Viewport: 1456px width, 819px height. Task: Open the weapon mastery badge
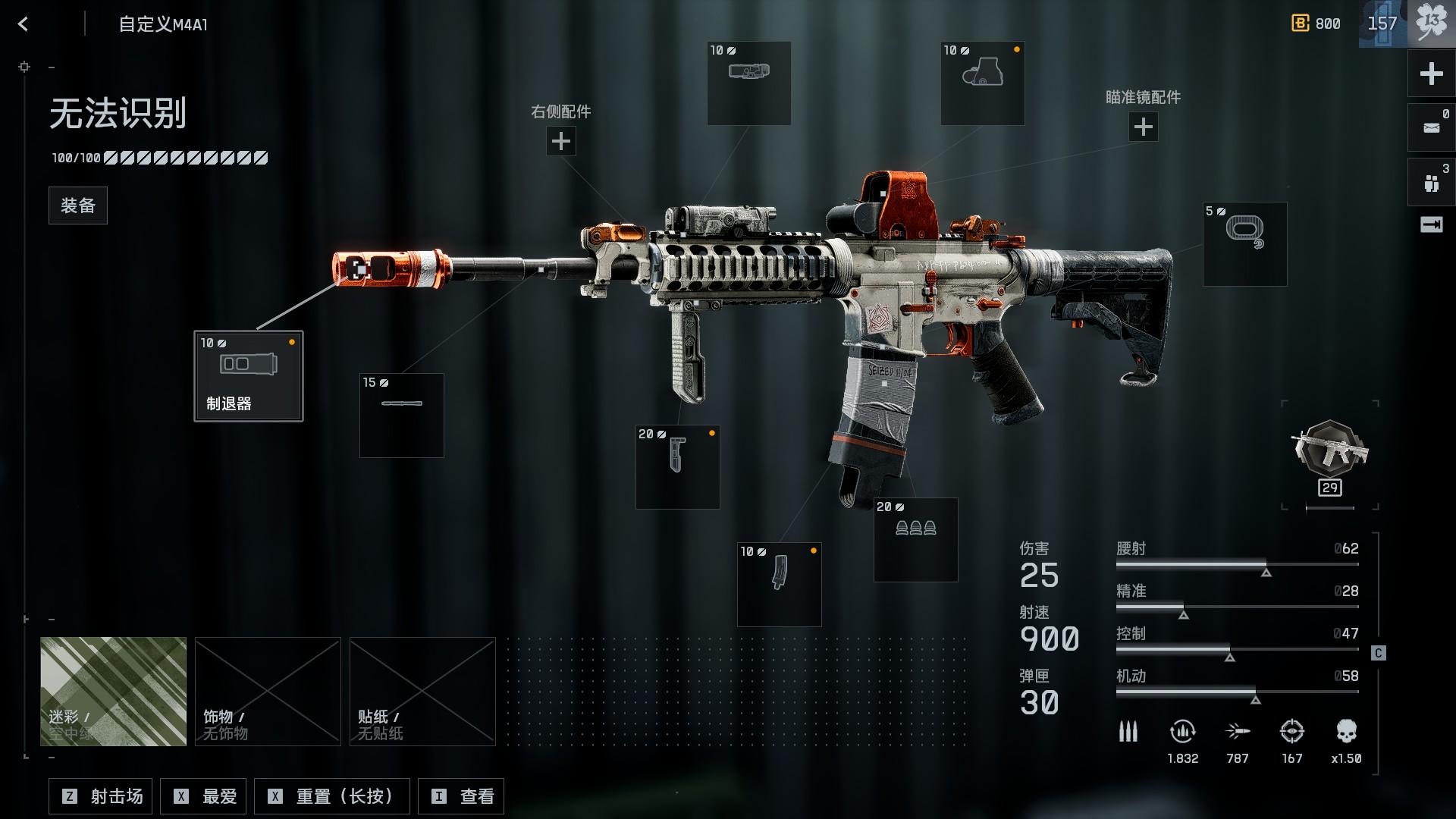click(x=1330, y=455)
